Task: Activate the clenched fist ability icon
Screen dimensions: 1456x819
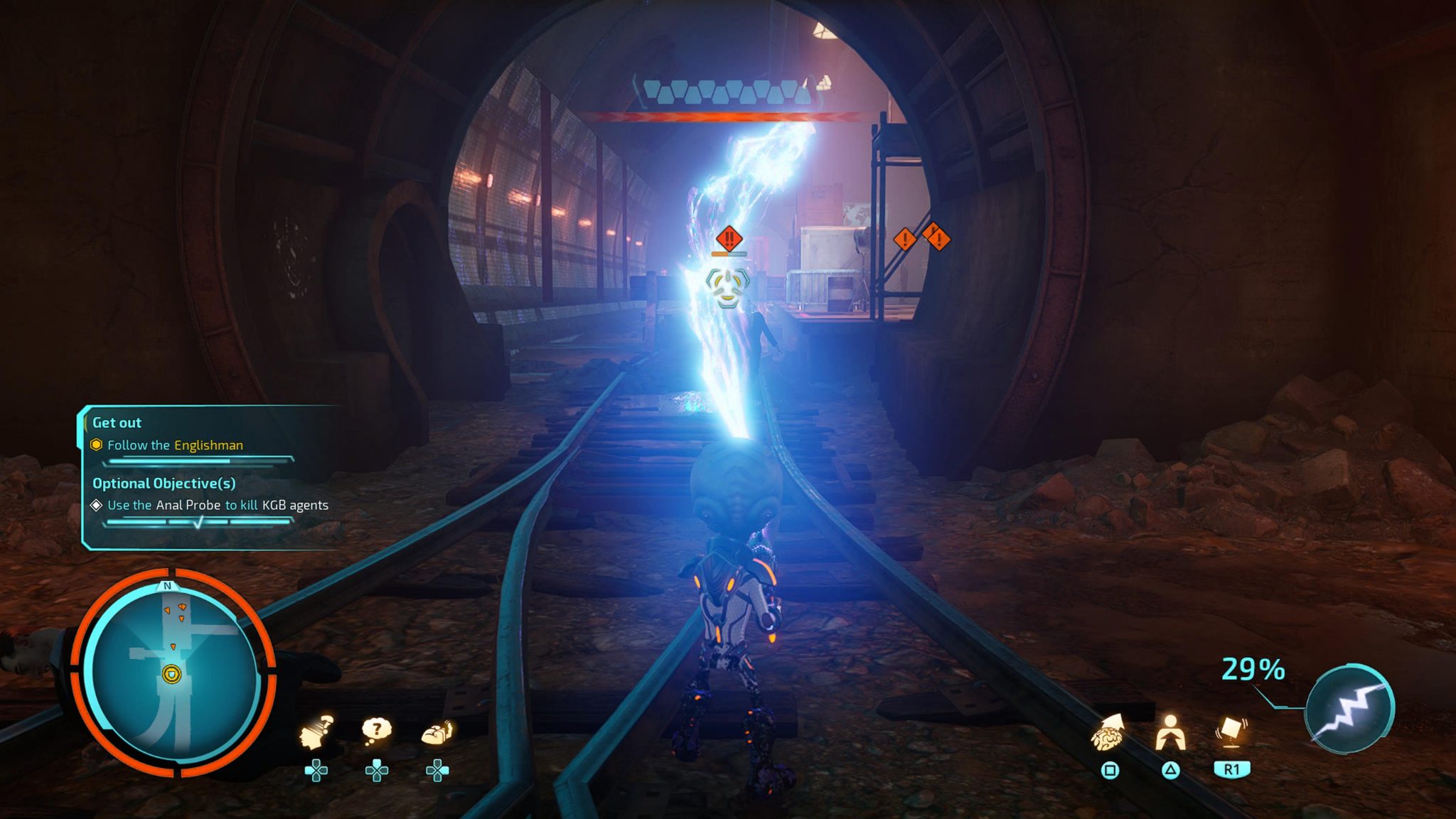Action: (x=437, y=732)
